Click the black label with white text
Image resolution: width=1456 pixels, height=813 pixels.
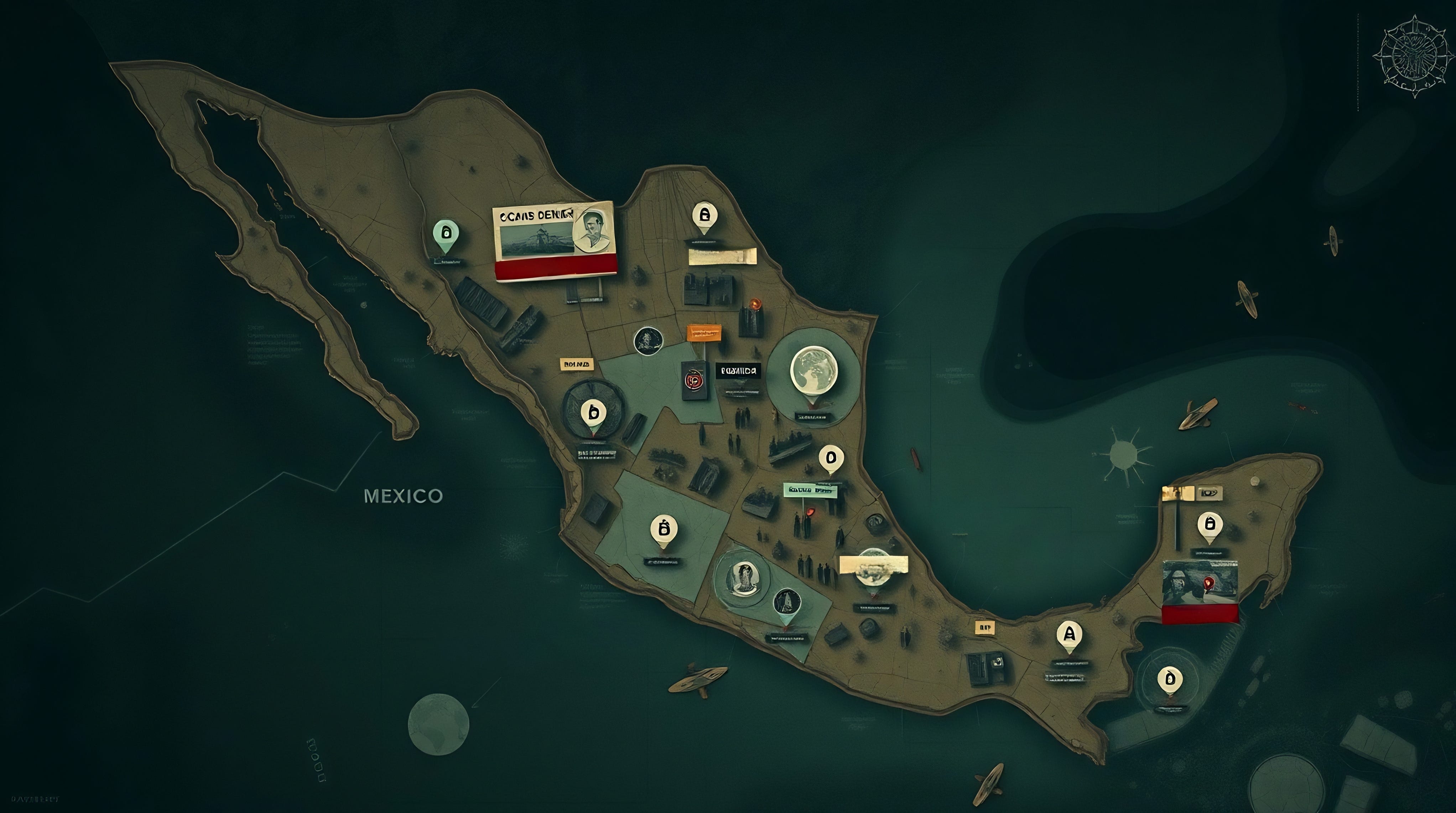[738, 371]
